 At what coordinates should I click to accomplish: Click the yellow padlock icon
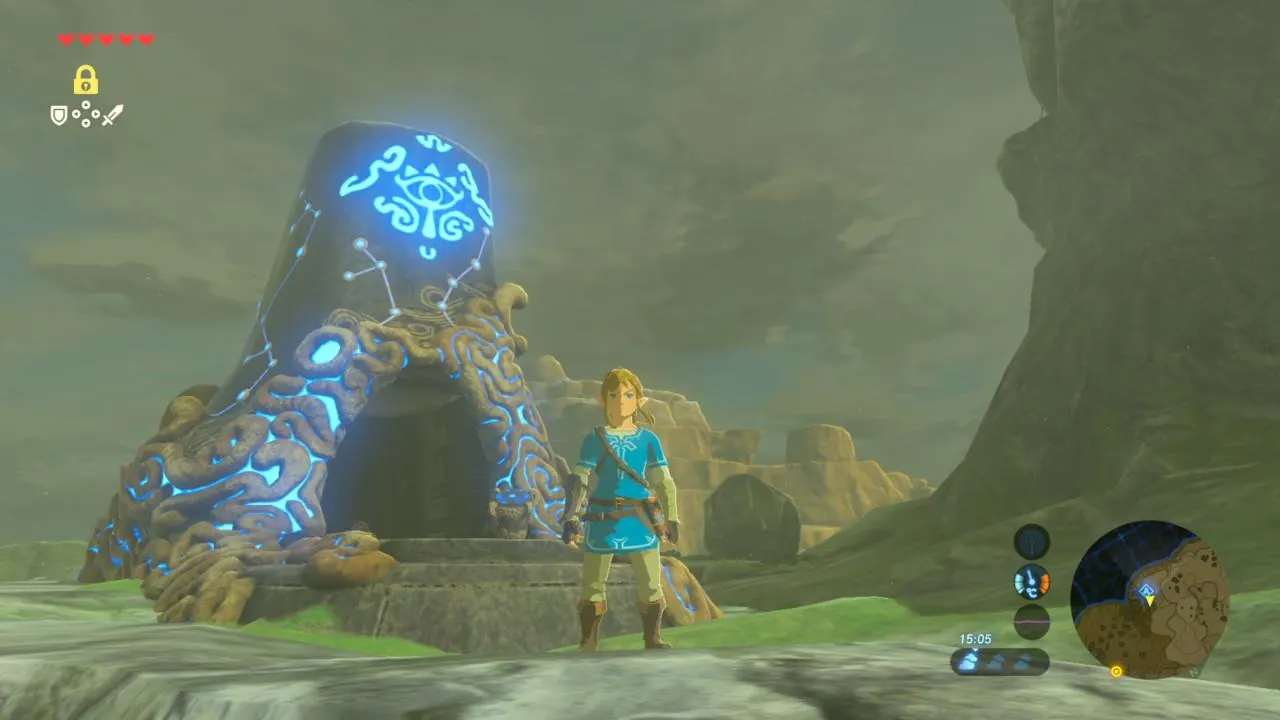[x=85, y=80]
